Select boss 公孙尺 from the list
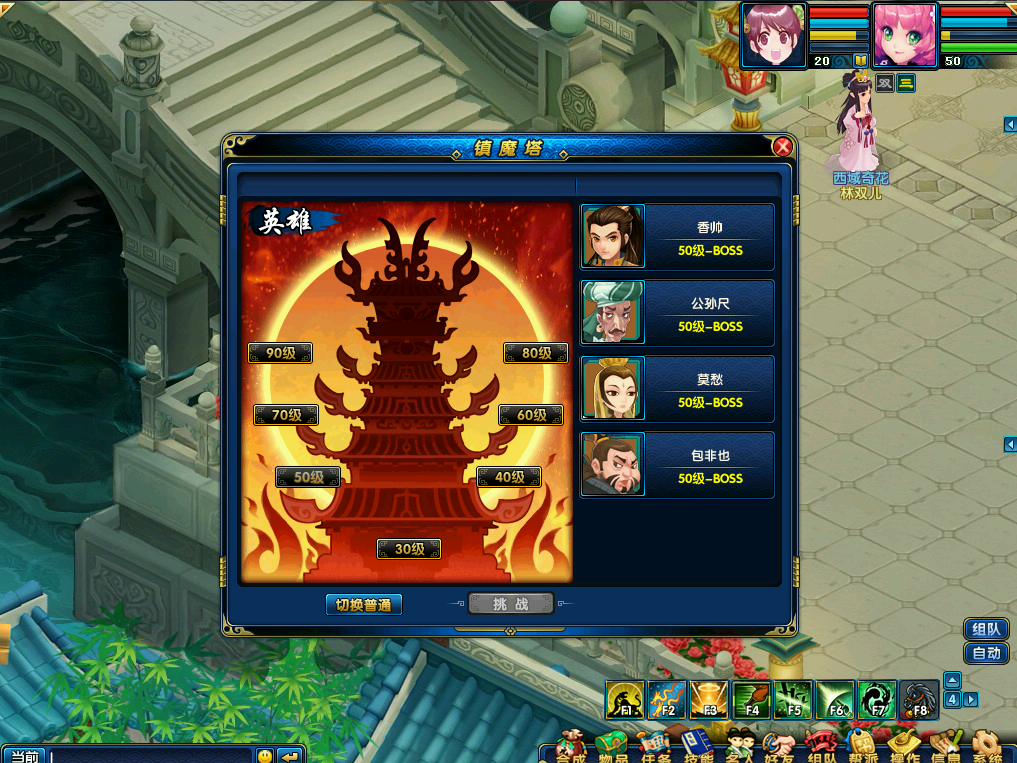Image resolution: width=1017 pixels, height=763 pixels. 677,313
